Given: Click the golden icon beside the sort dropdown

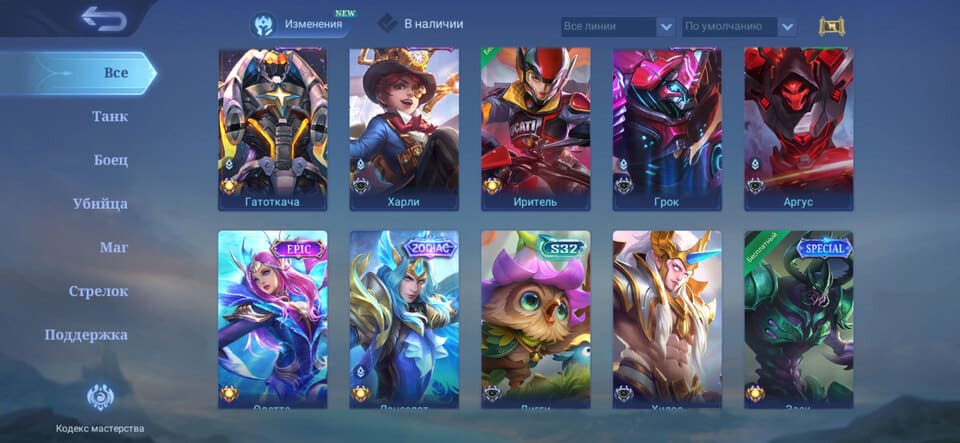Looking at the screenshot, I should click(x=831, y=26).
